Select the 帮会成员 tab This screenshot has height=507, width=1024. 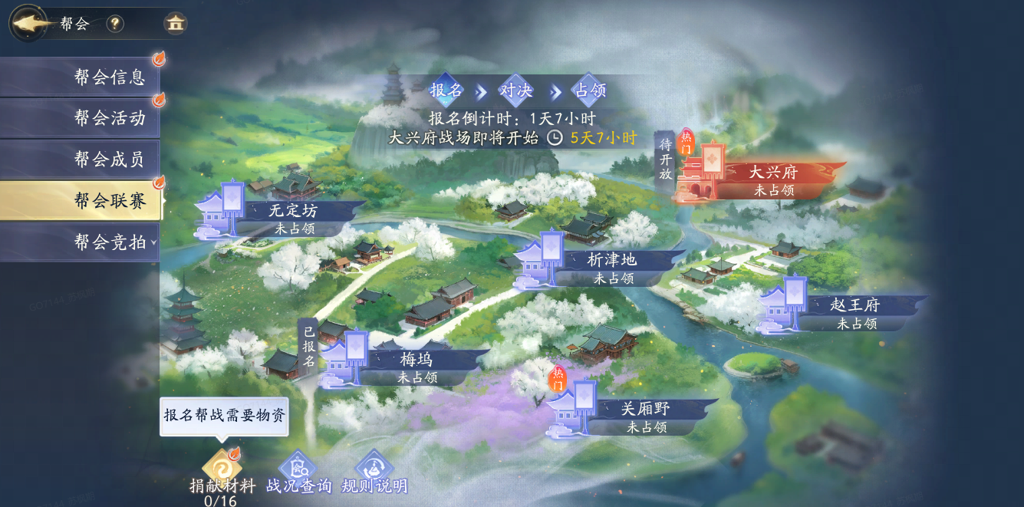pyautogui.click(x=80, y=159)
